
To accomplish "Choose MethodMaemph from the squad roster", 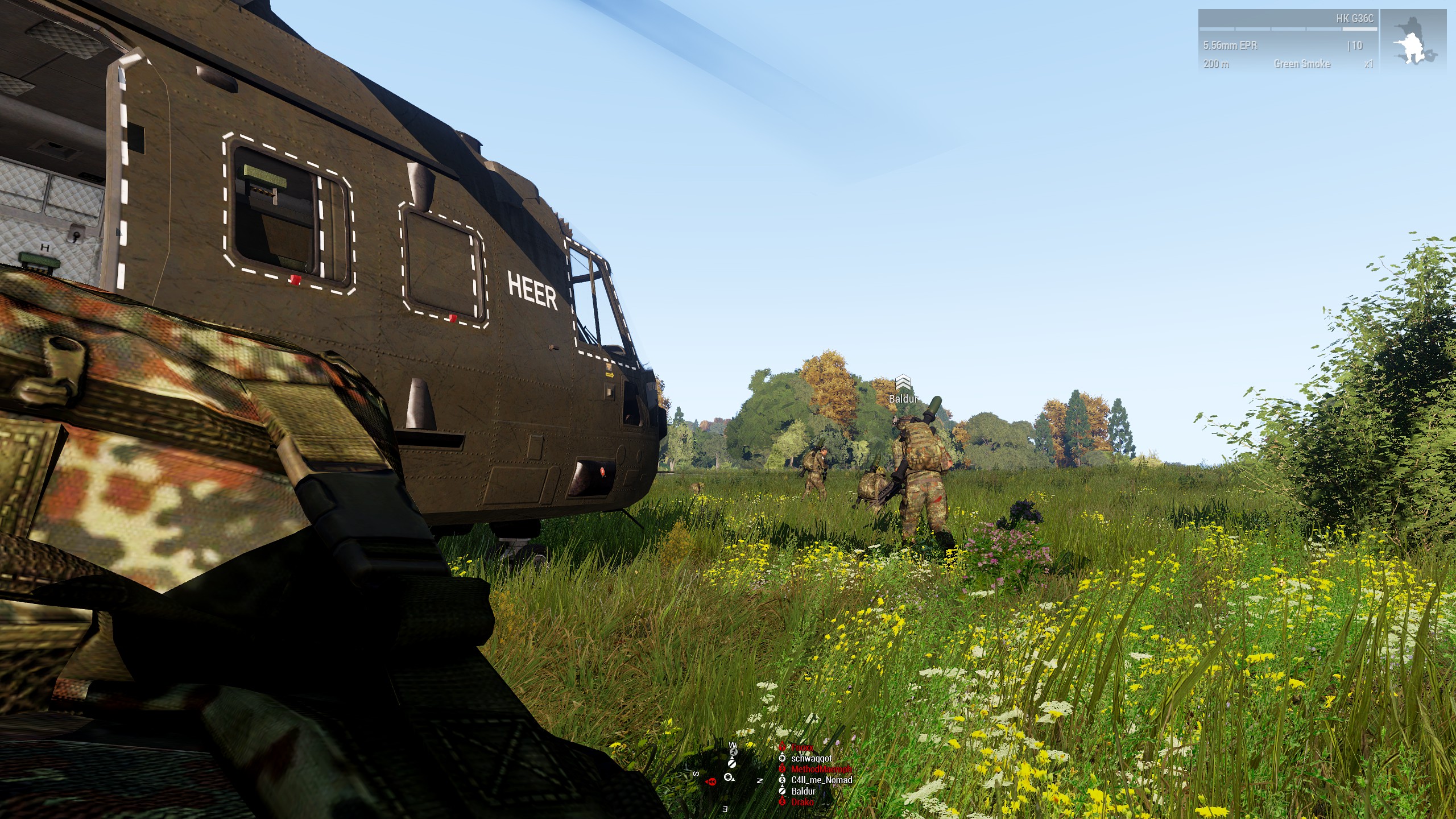I will click(821, 769).
